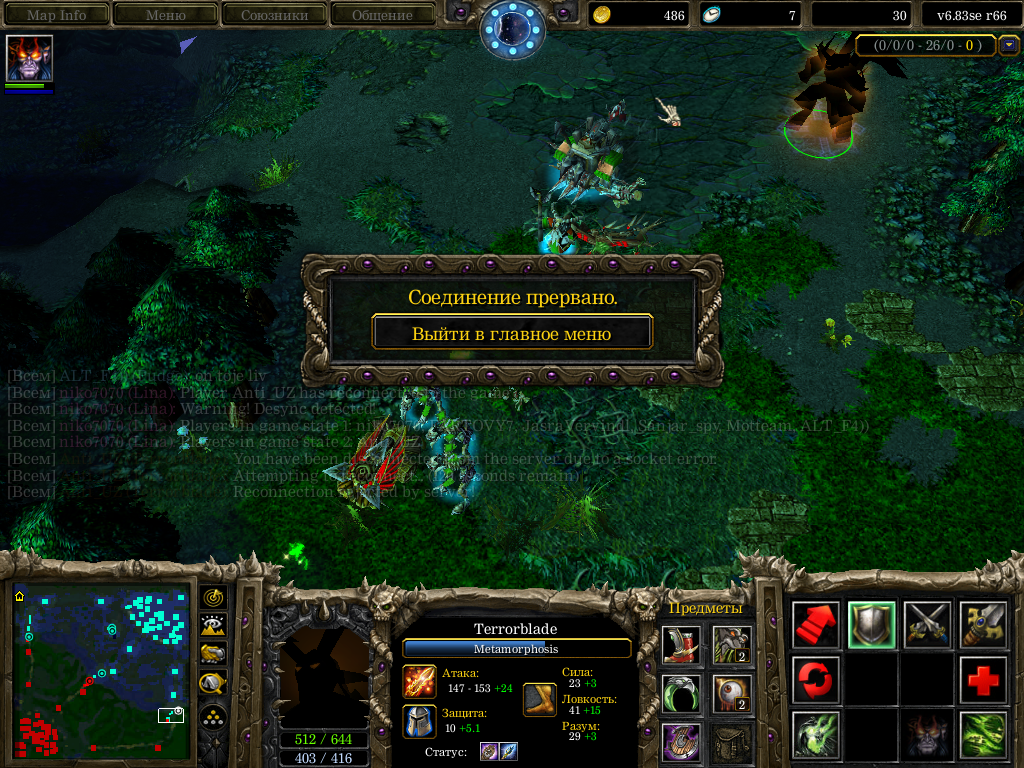Toggle minimap terrain display button
Viewport: 1024px width, 768px height.
coord(213,626)
